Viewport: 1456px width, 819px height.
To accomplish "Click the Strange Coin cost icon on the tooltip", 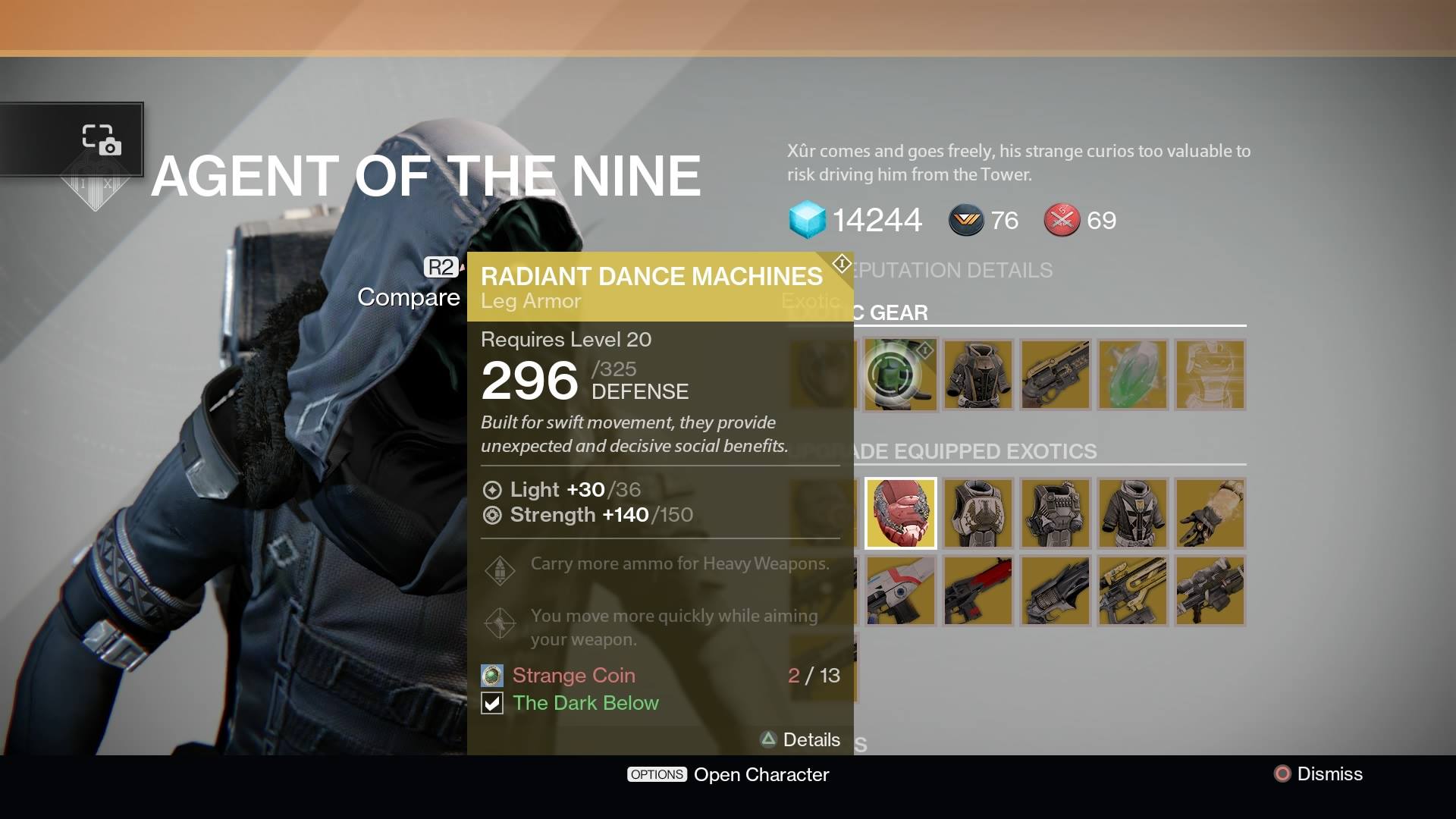I will point(492,674).
